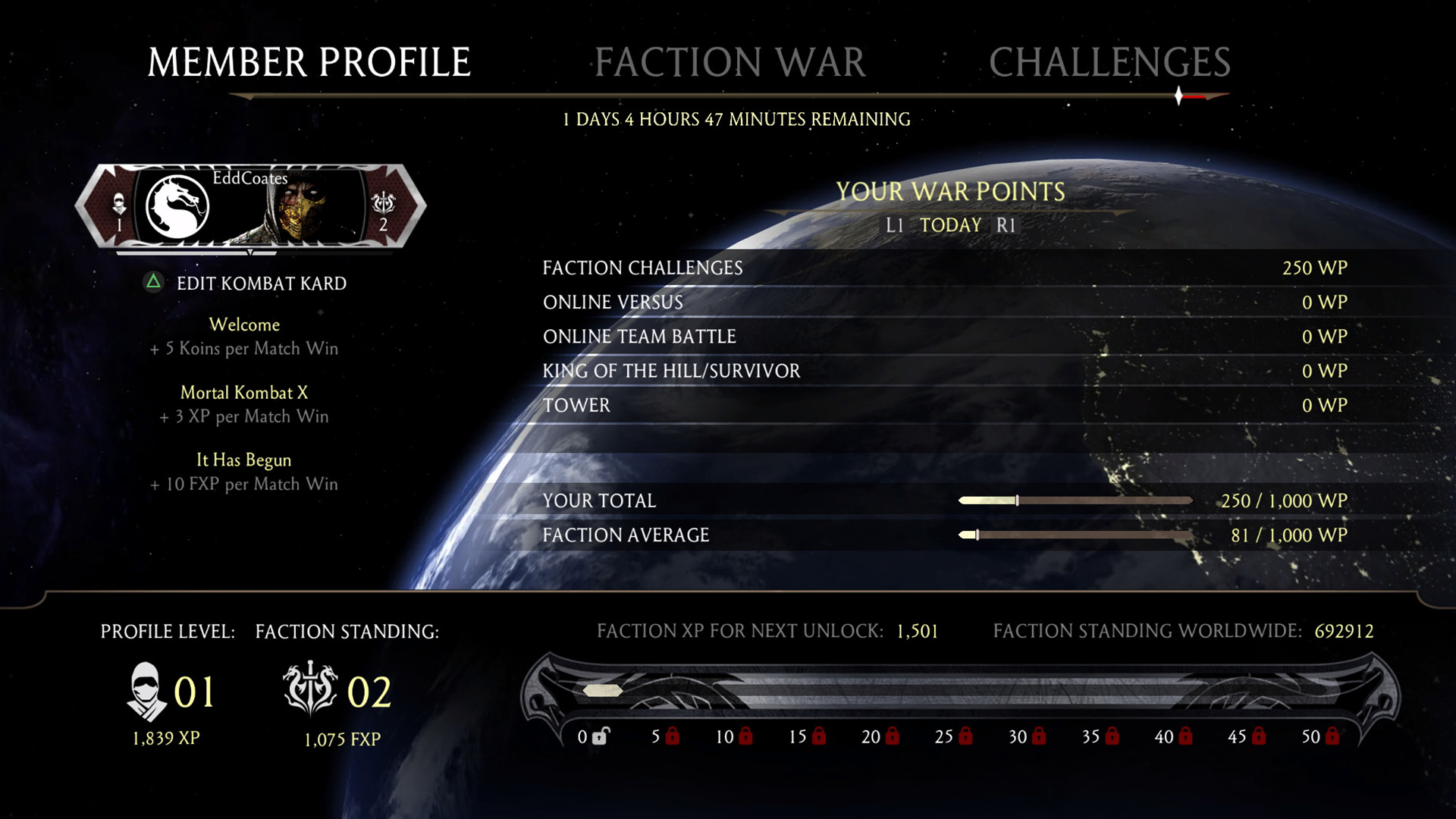The image size is (1456, 819).
Task: Open the Faction War tab
Action: [x=730, y=62]
